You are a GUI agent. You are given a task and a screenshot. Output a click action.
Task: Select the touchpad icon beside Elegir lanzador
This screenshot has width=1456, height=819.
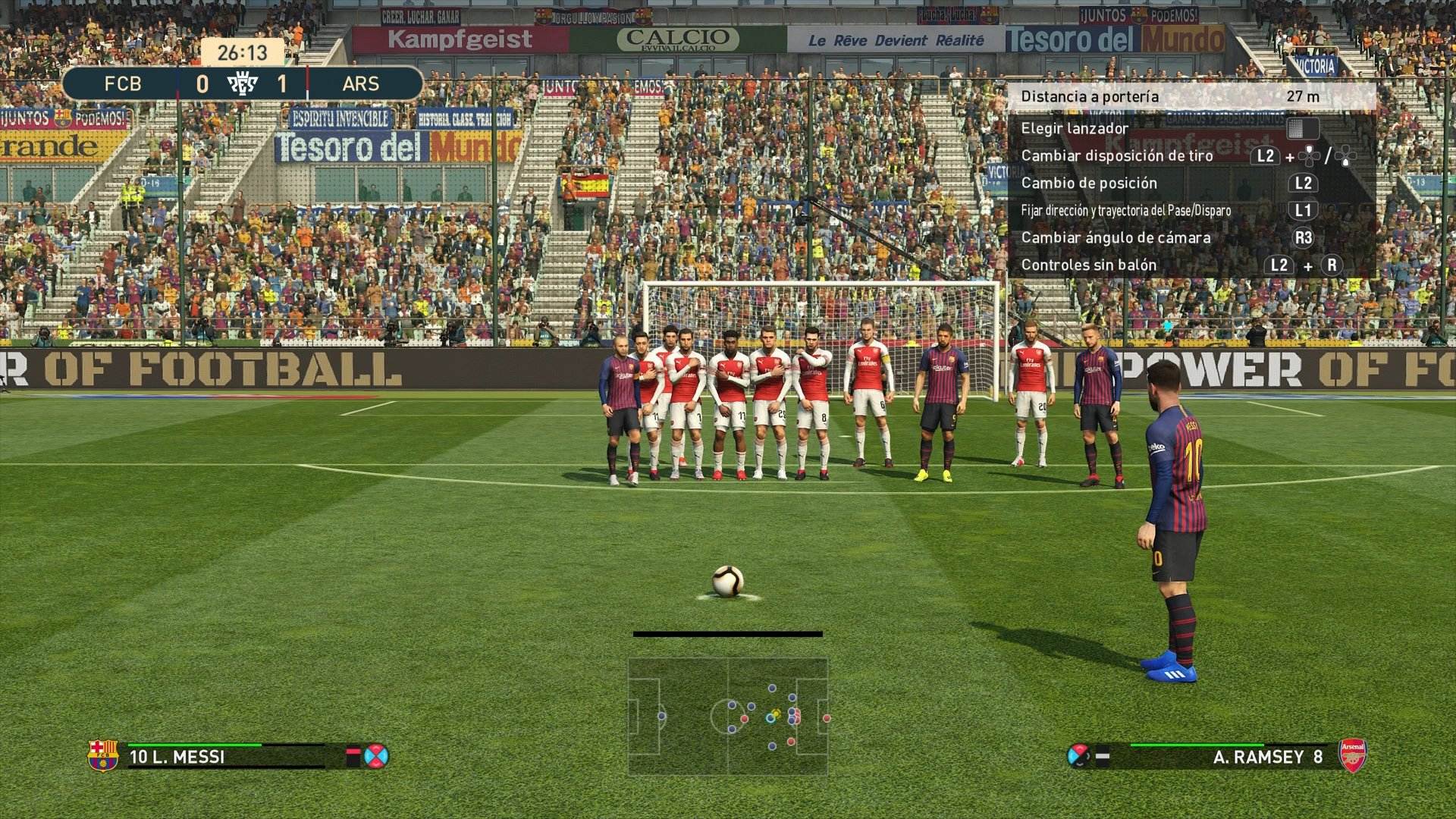pos(1304,129)
